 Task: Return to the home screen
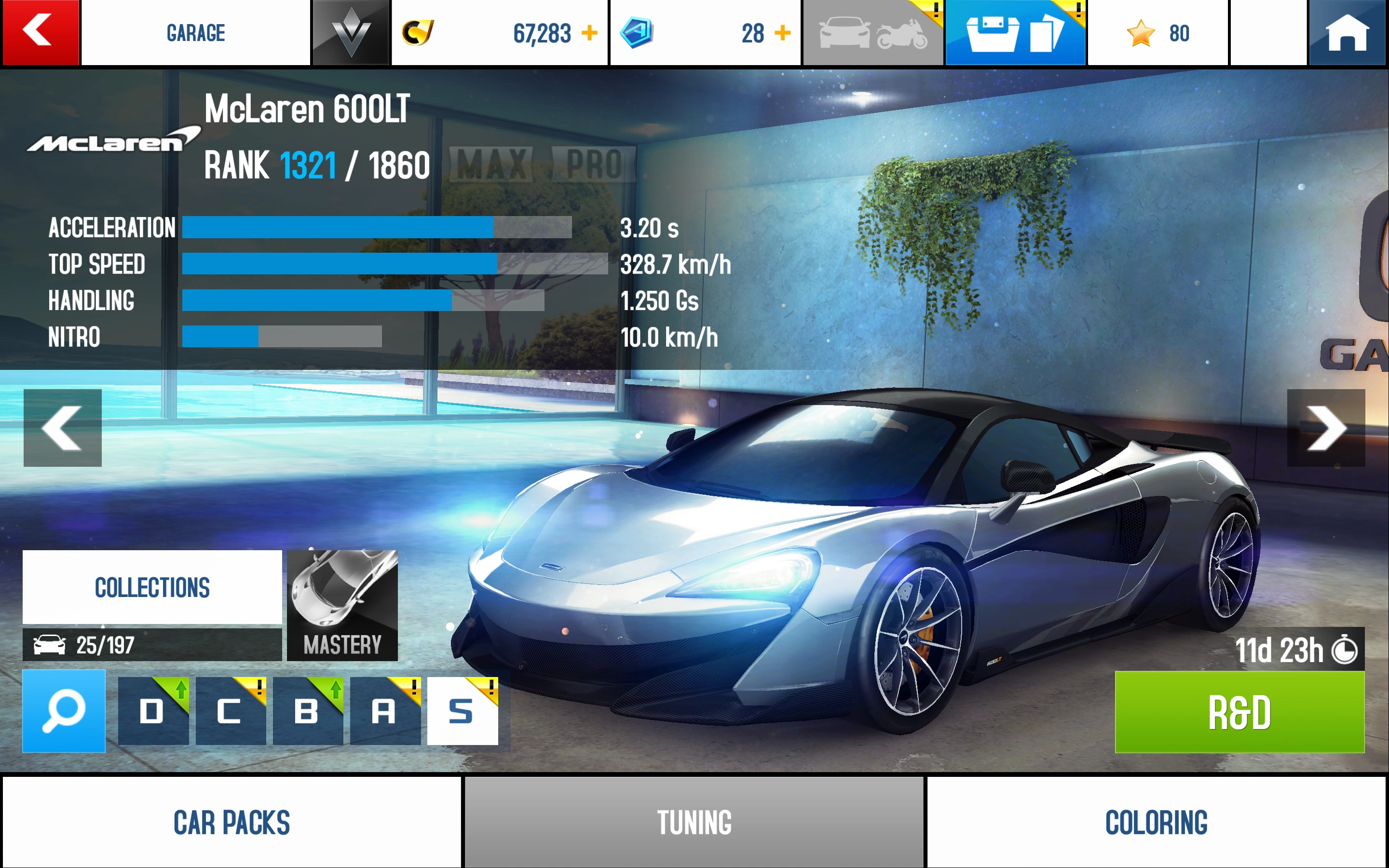[x=1347, y=33]
